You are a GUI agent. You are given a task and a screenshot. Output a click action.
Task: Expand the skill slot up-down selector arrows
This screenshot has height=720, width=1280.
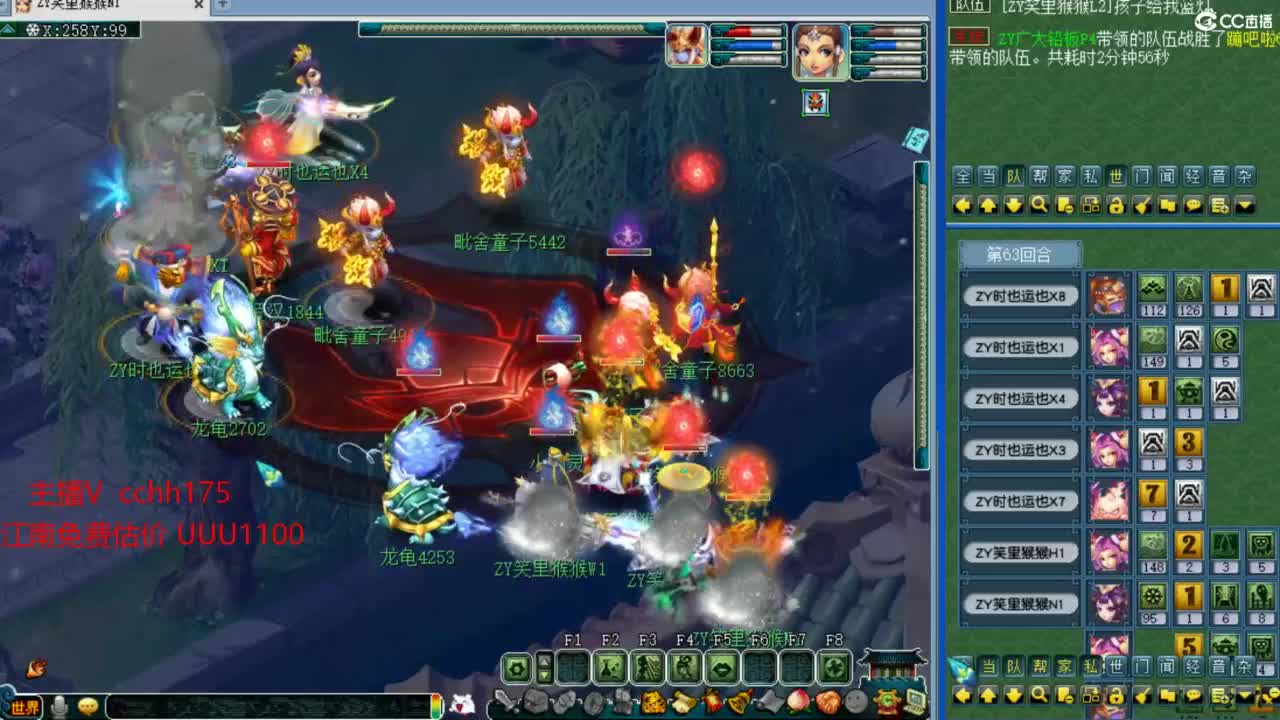pos(545,666)
